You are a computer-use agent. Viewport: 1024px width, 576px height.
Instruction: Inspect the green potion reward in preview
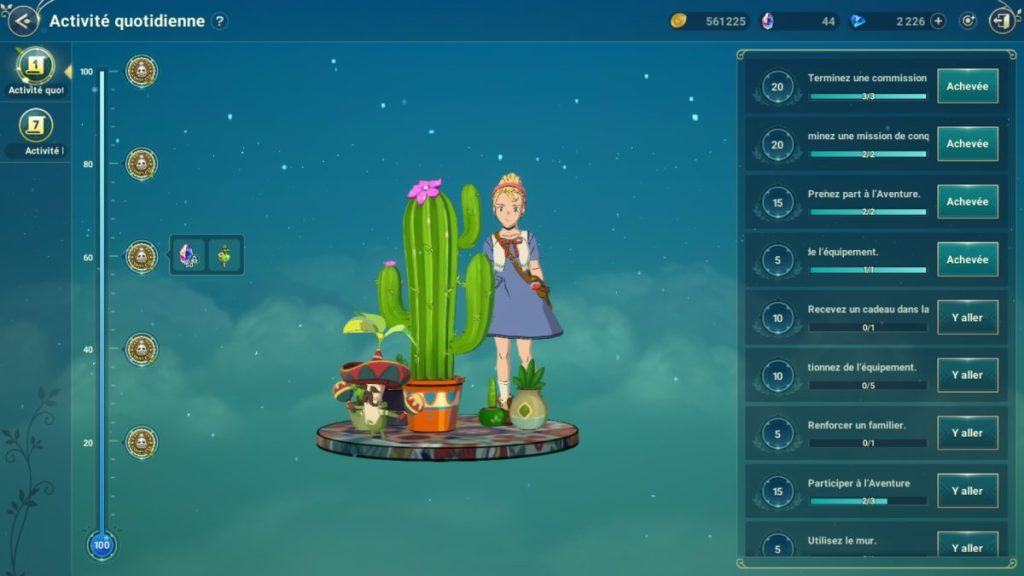coord(225,255)
